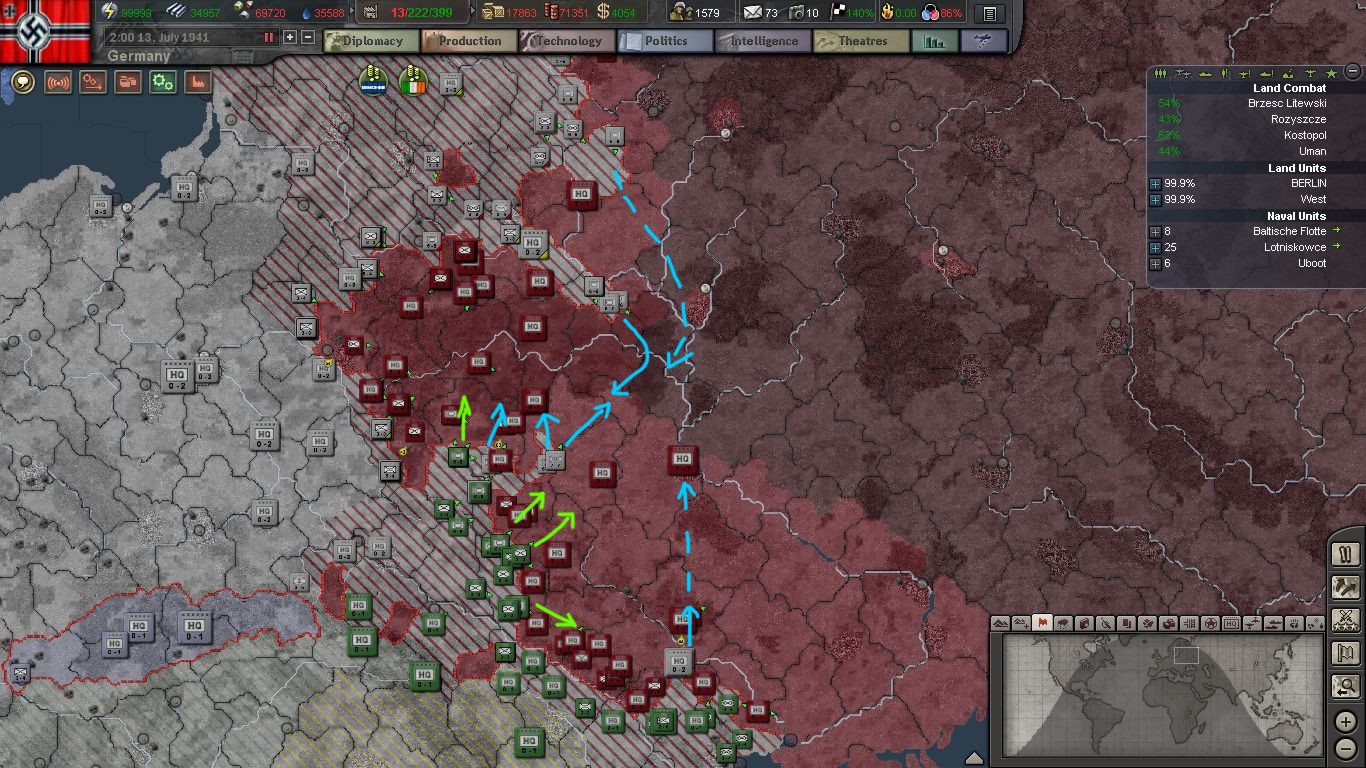Zoom in the map with the round plus button
Image resolution: width=1366 pixels, height=768 pixels.
point(1346,720)
